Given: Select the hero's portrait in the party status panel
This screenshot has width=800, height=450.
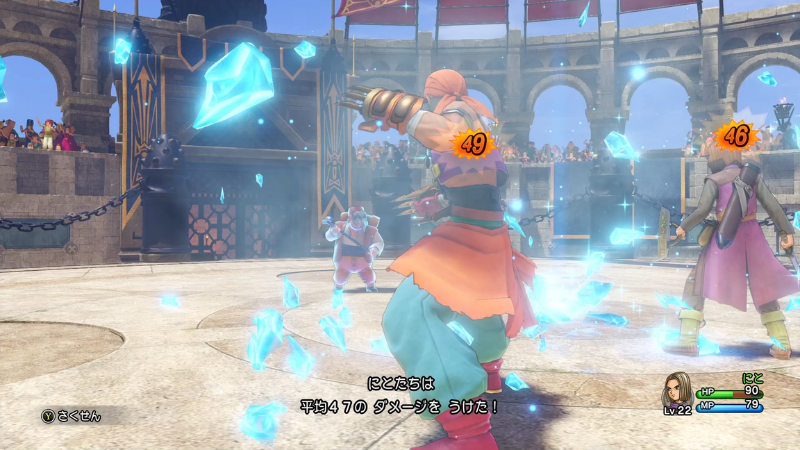Looking at the screenshot, I should tap(677, 390).
